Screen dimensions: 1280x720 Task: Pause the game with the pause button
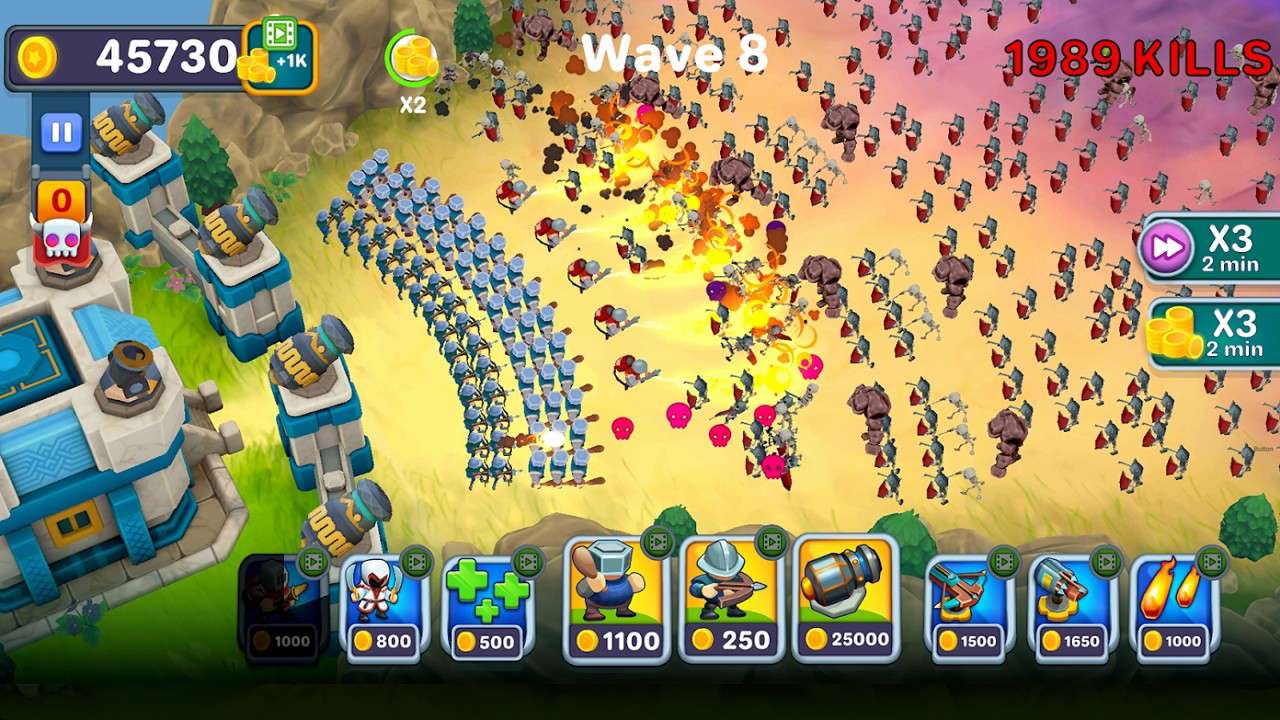(x=61, y=132)
